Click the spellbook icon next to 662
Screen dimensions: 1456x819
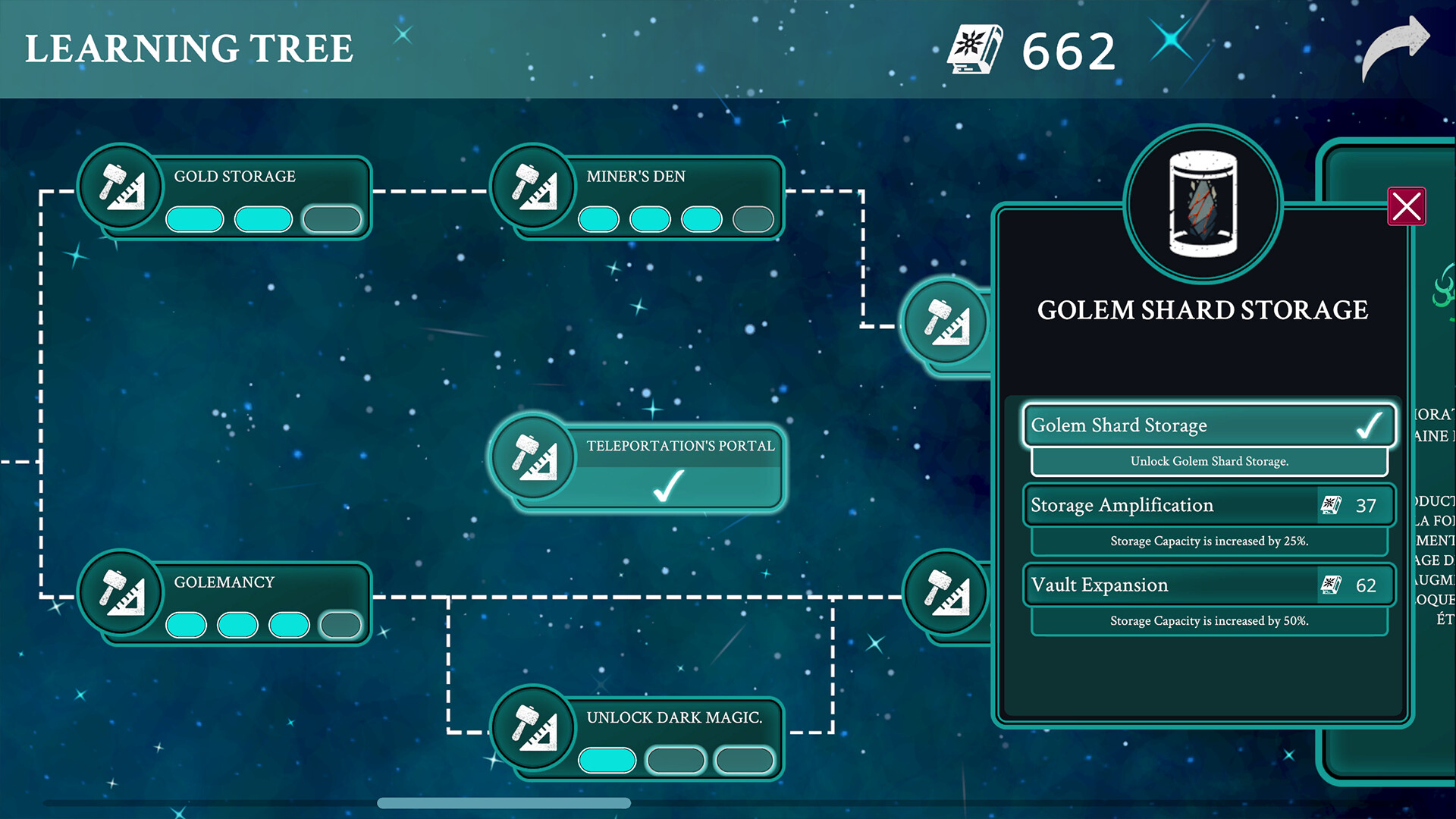976,49
